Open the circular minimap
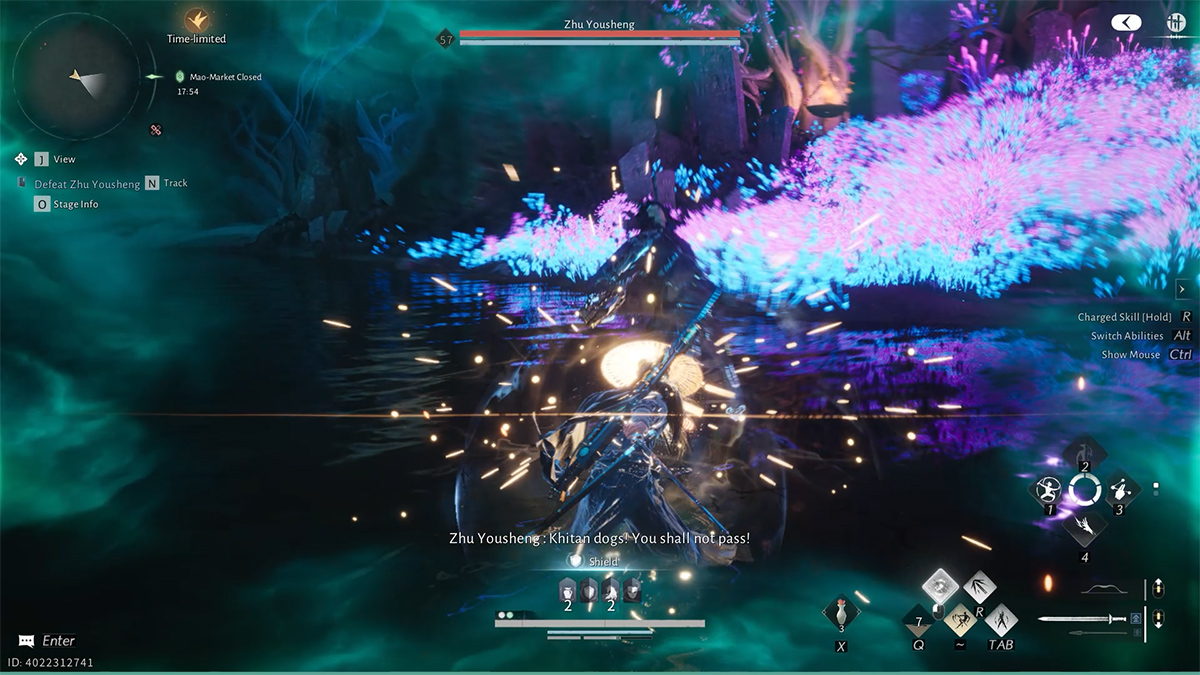This screenshot has width=1200, height=675. point(76,76)
